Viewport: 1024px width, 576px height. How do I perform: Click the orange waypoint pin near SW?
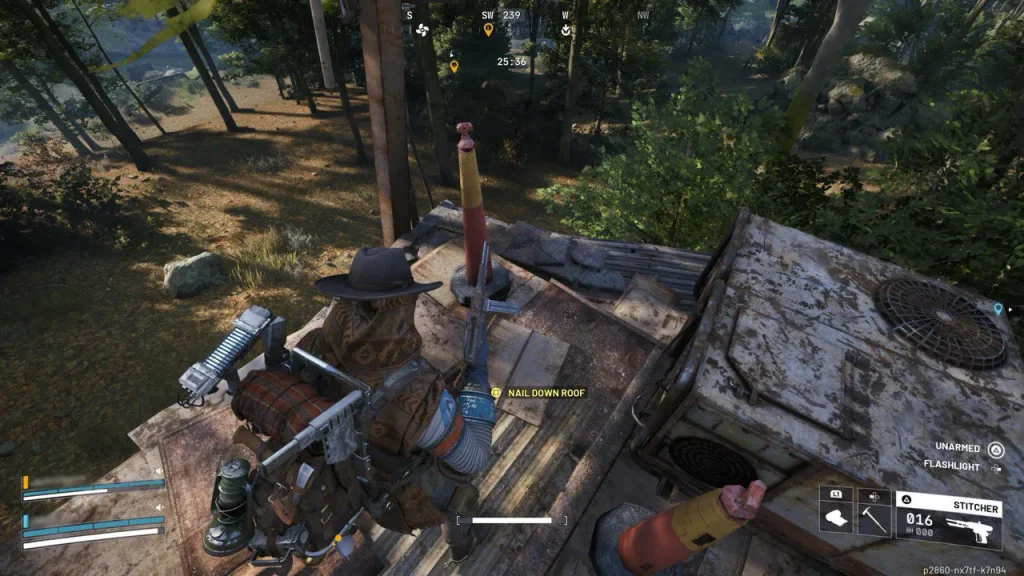click(488, 30)
